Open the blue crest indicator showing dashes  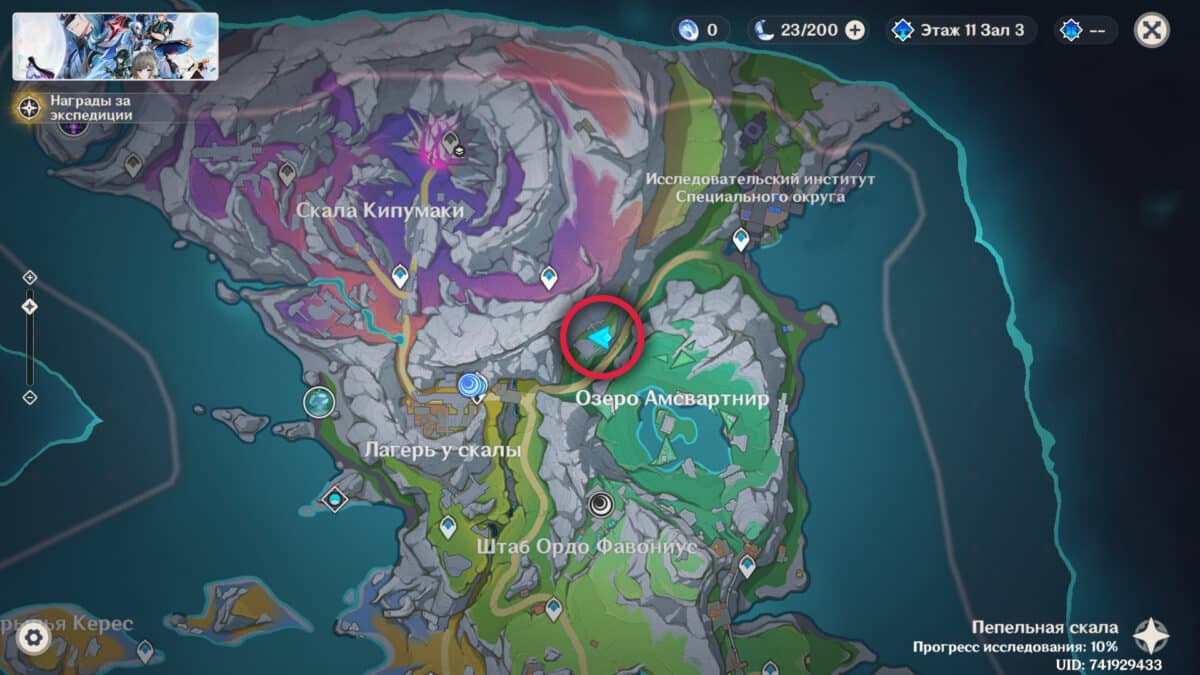[1085, 30]
